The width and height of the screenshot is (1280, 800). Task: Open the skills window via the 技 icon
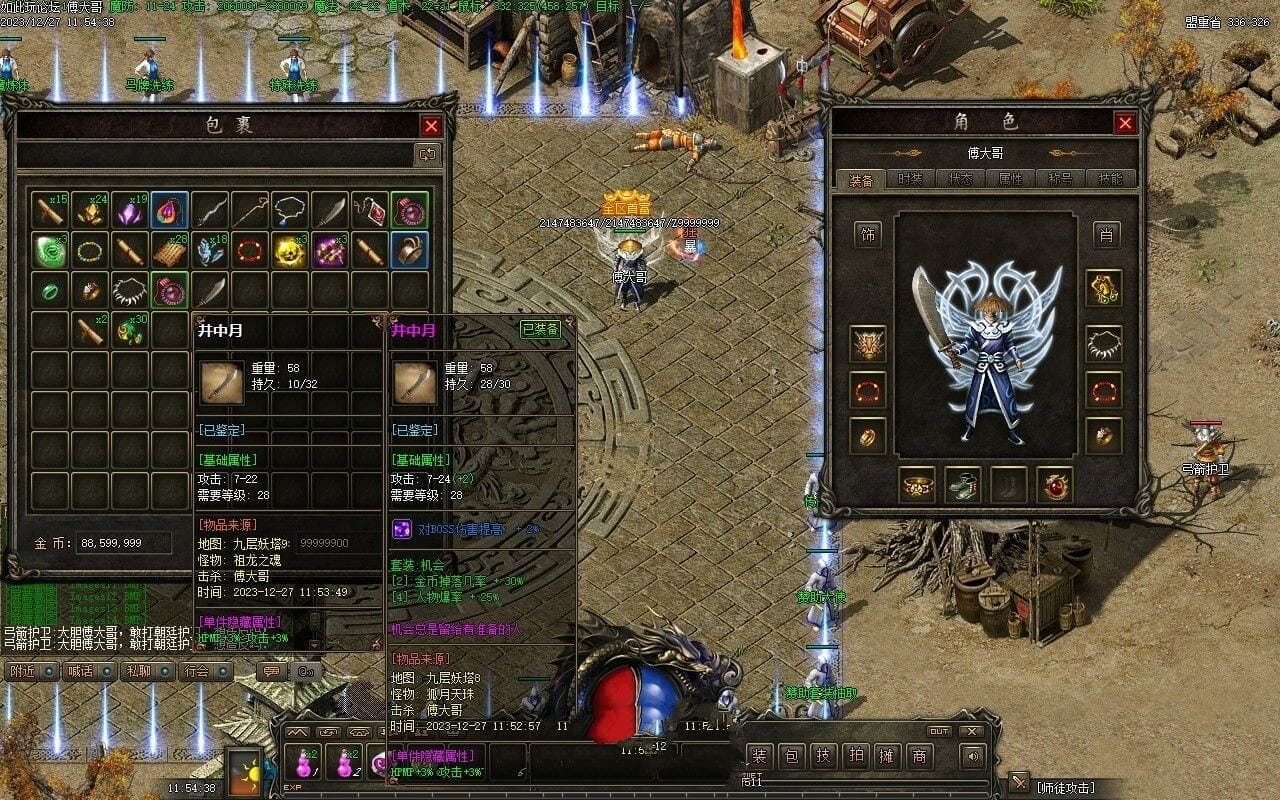tap(822, 758)
